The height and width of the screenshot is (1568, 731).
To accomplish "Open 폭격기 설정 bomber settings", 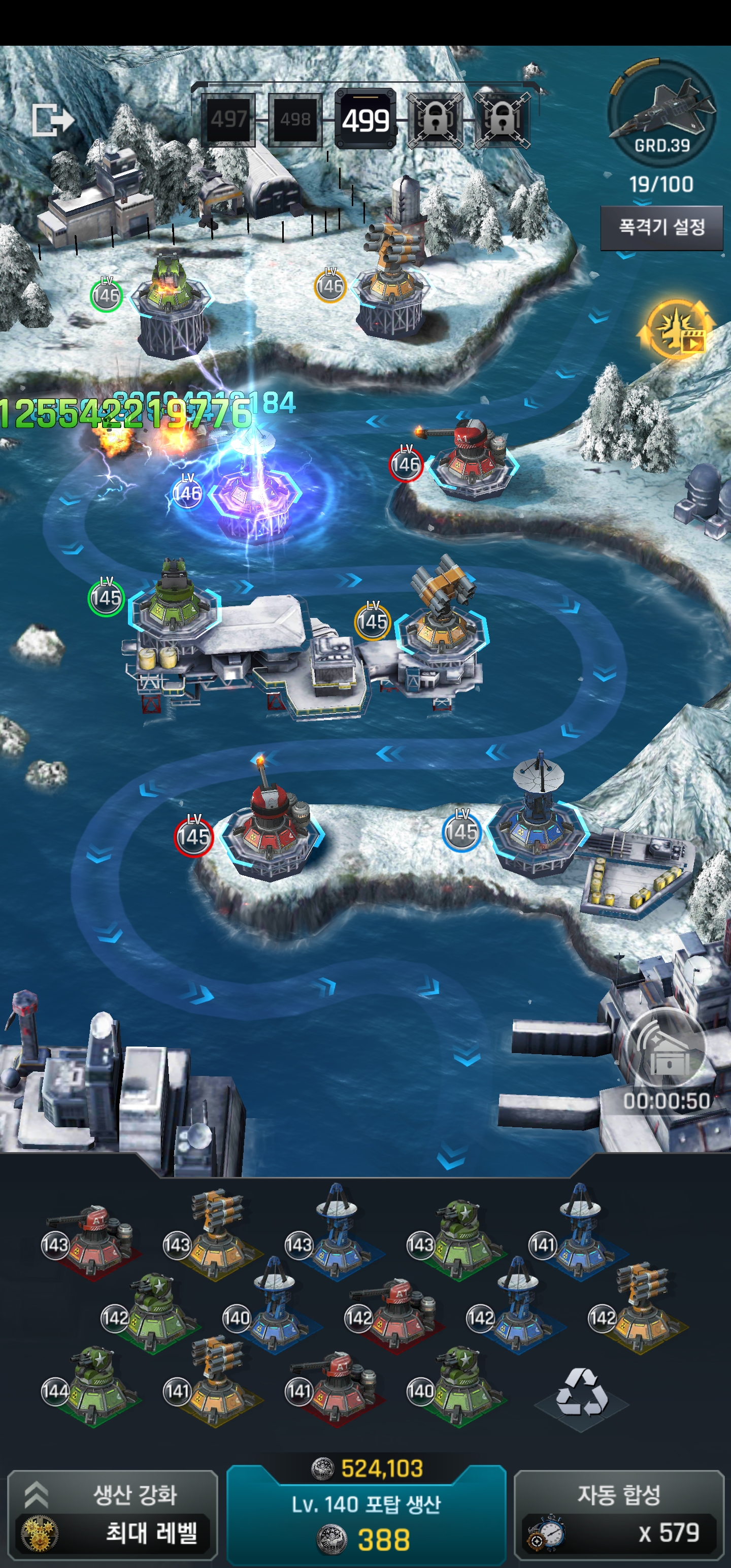I will pyautogui.click(x=661, y=227).
